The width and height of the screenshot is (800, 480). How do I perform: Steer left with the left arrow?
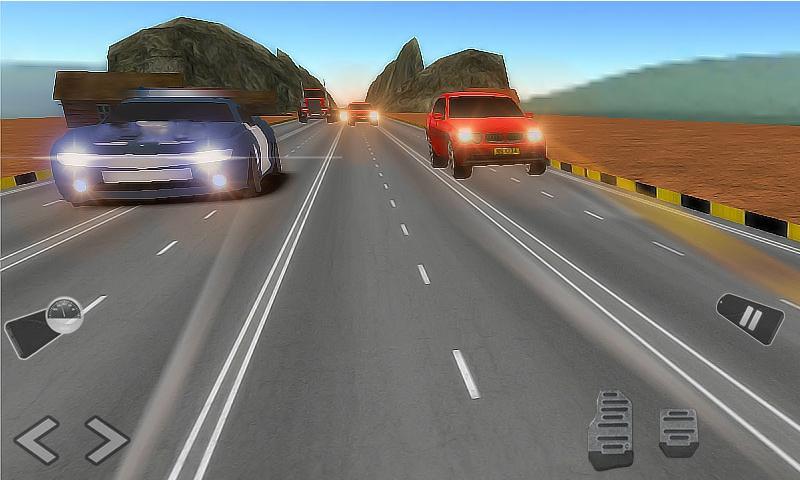pos(37,440)
